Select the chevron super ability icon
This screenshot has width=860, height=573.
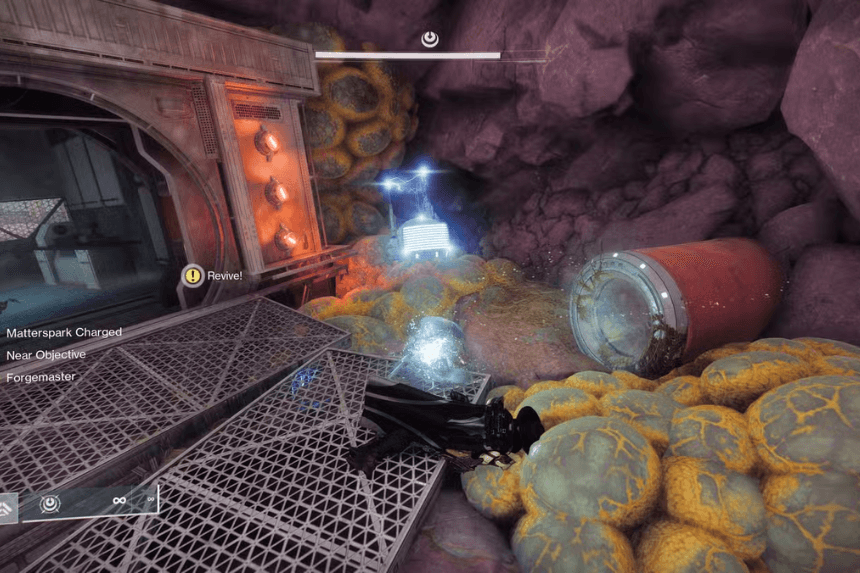coord(8,507)
